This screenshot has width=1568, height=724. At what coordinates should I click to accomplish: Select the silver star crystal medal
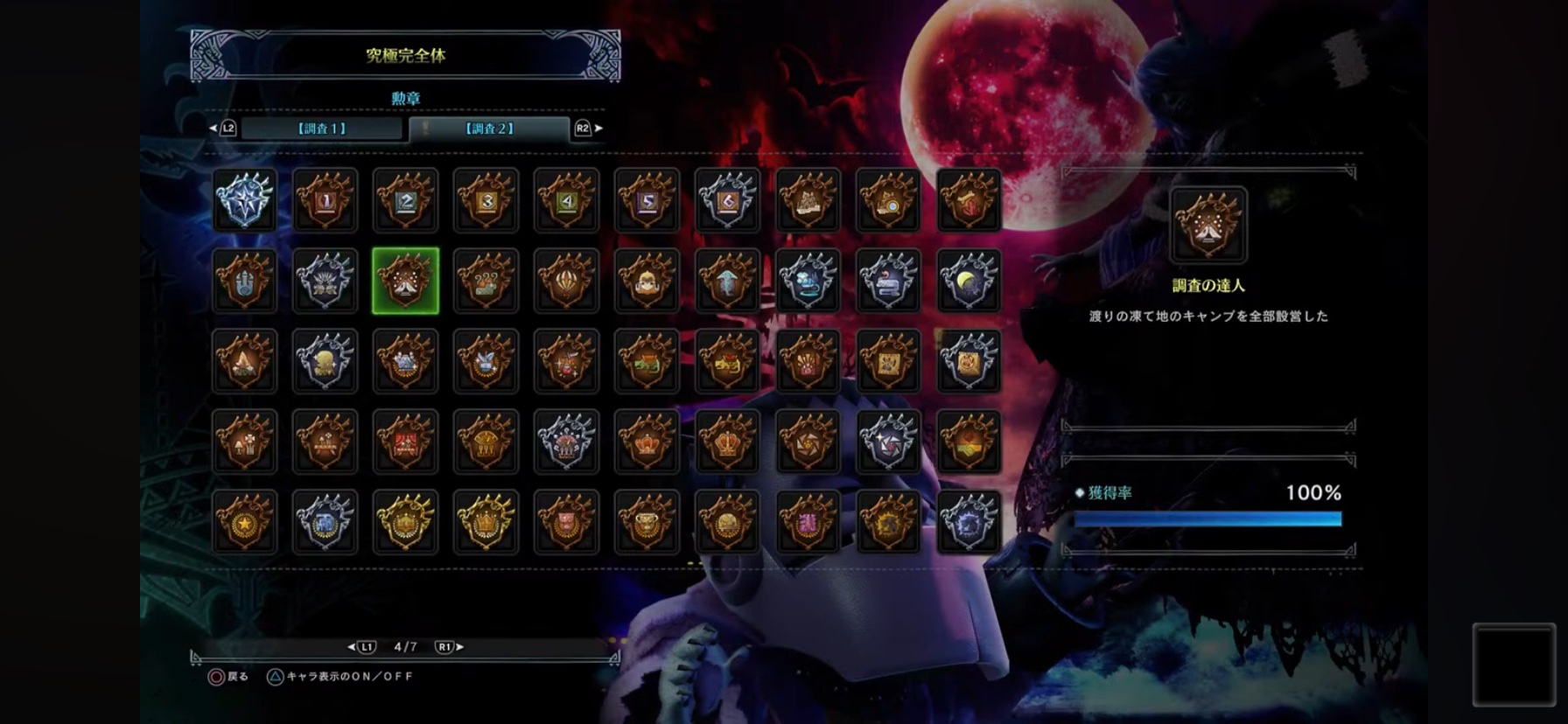click(x=244, y=200)
